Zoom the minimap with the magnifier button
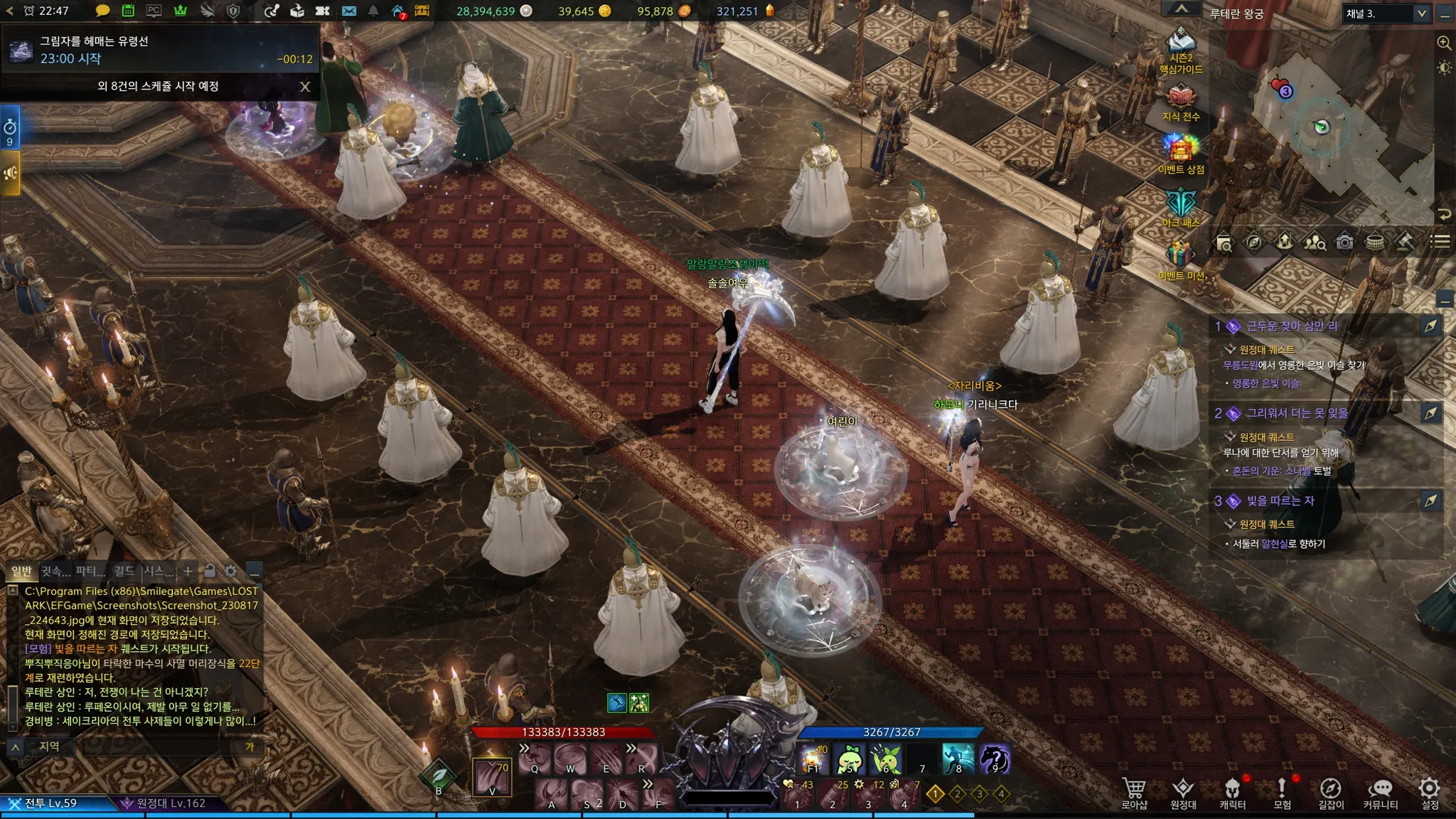This screenshot has height=819, width=1456. (x=1444, y=43)
